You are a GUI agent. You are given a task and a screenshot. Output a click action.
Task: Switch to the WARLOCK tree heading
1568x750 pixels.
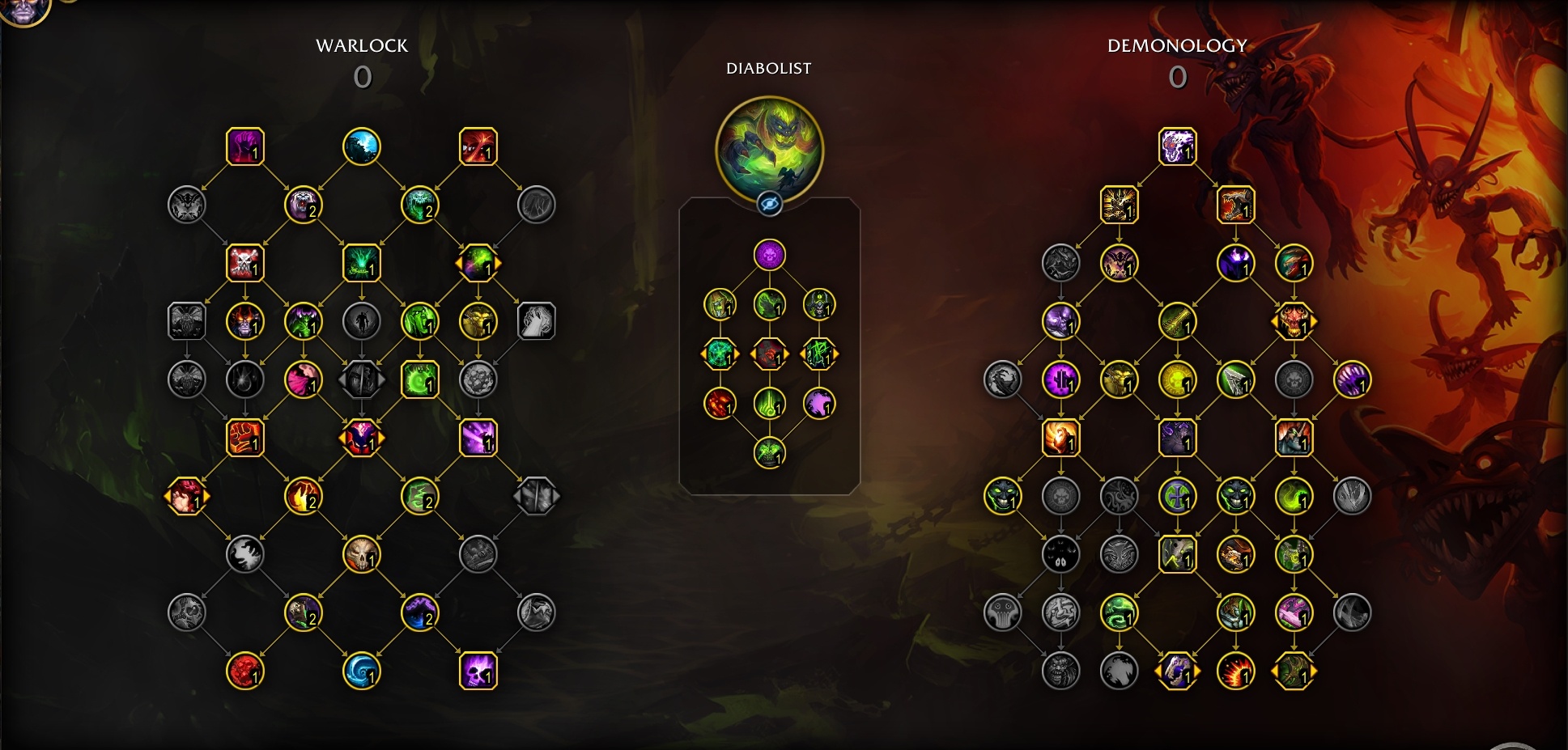363,46
